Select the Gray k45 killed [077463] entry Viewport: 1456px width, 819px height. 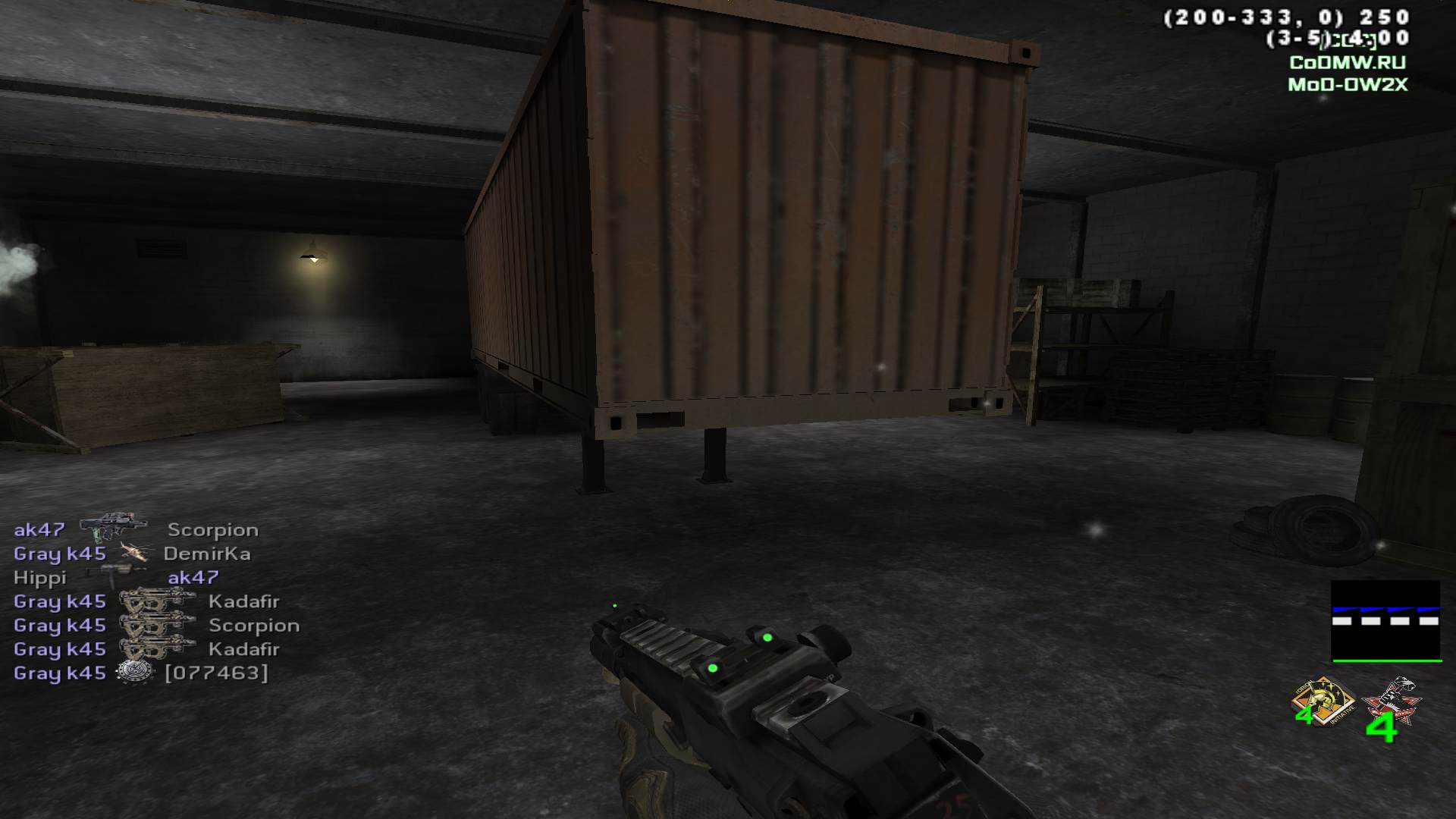[141, 673]
